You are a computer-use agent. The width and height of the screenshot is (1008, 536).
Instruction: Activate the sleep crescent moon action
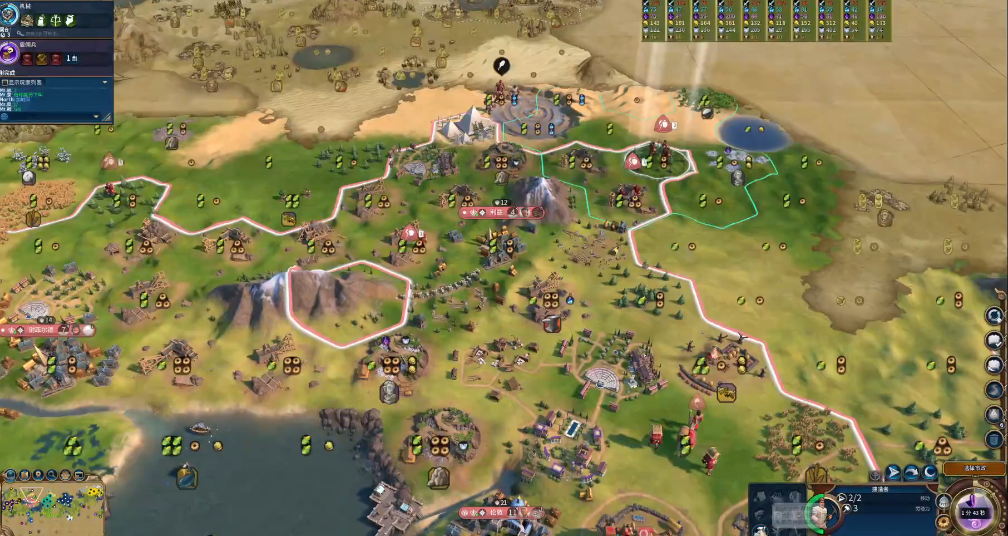point(930,473)
